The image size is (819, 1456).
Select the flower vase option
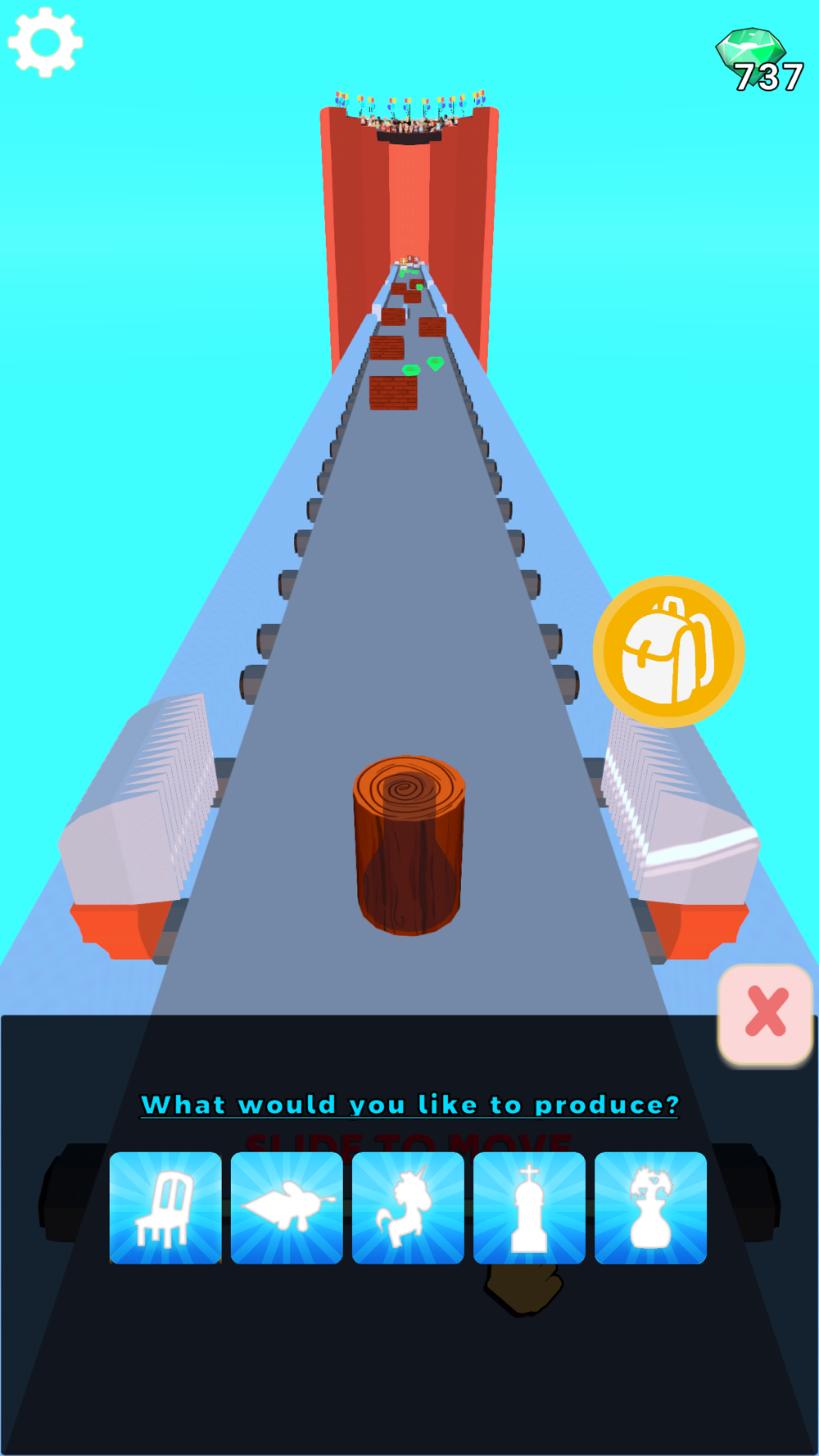pyautogui.click(x=650, y=1208)
